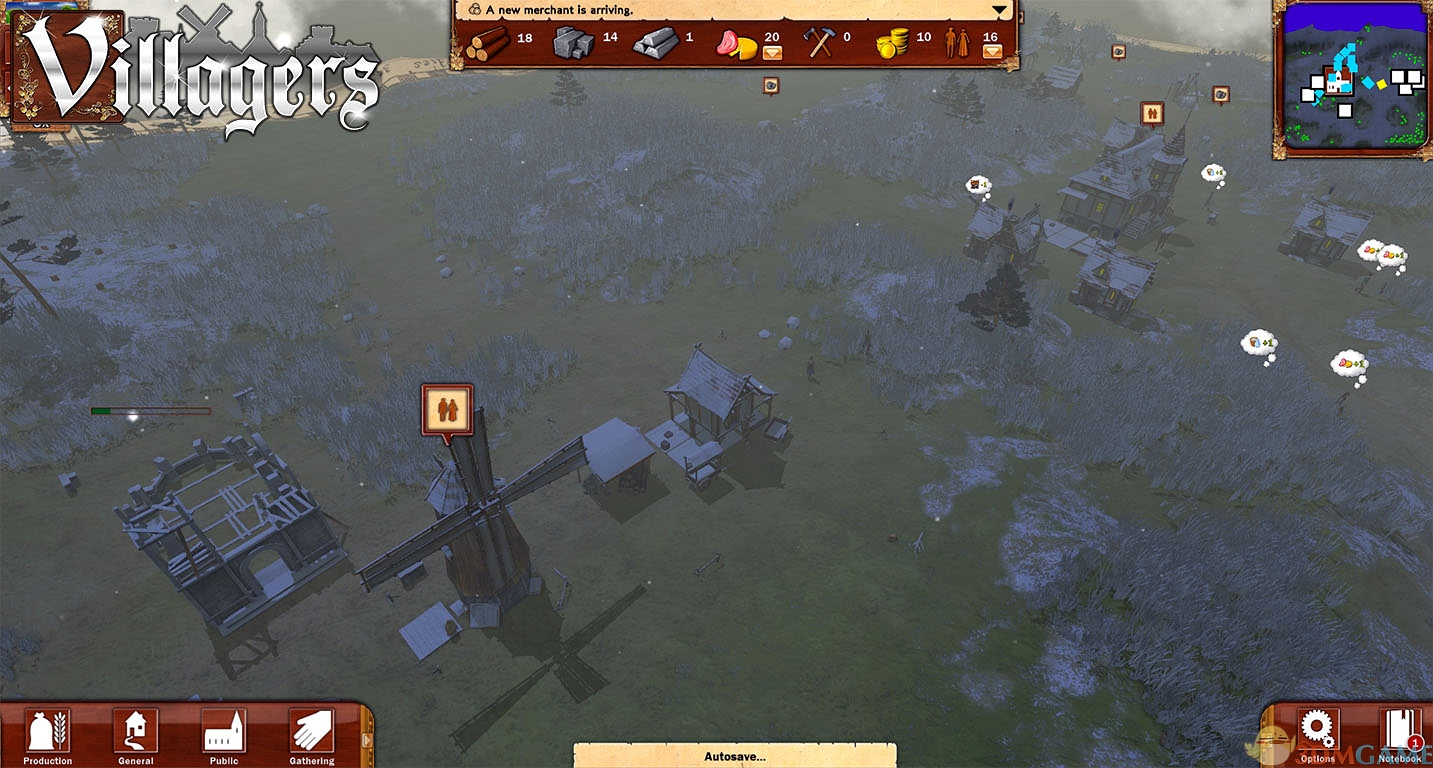1433x768 pixels.
Task: Expand the build bar with the side arrow
Action: tap(366, 739)
